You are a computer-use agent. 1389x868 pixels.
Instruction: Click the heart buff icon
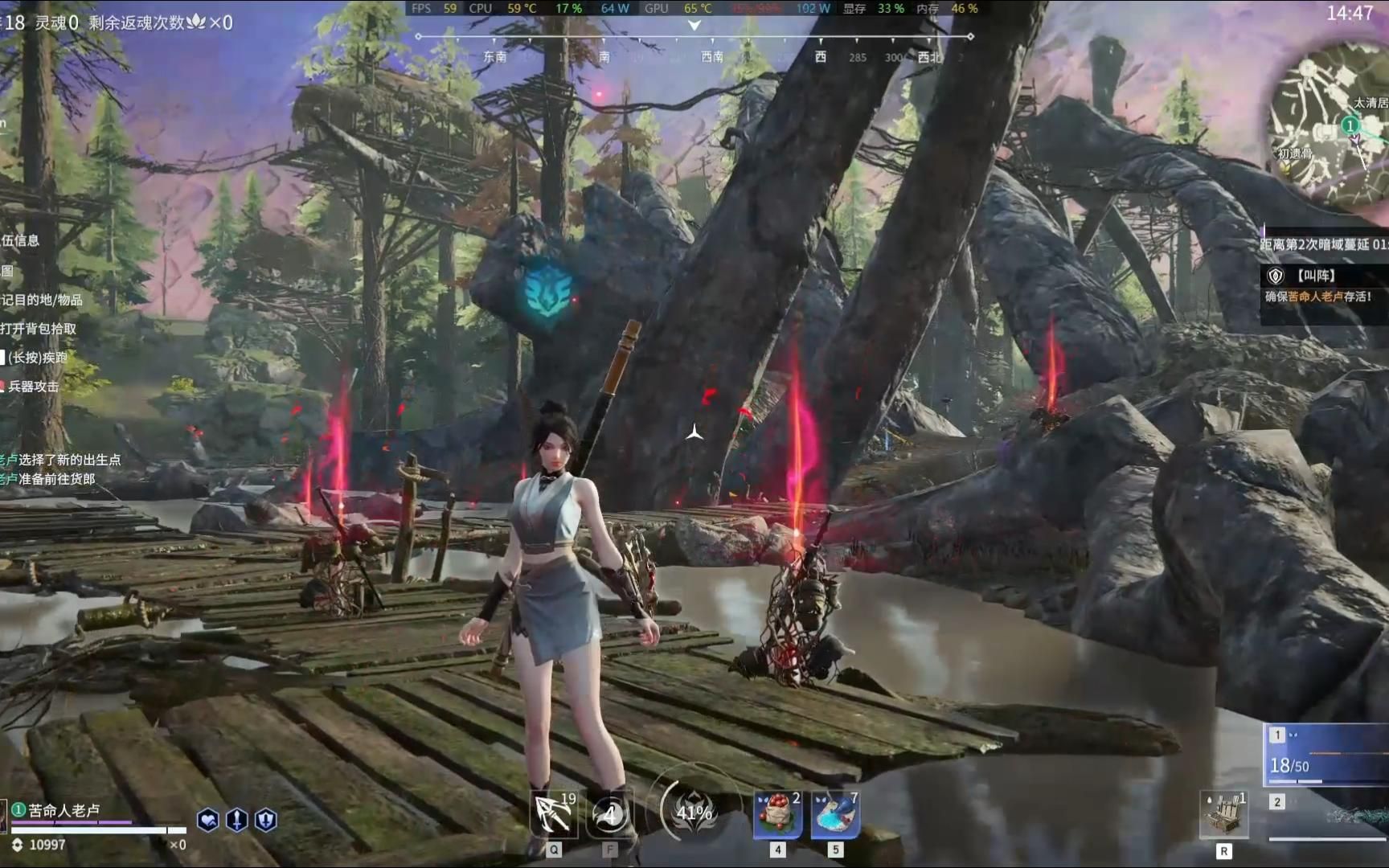[208, 820]
